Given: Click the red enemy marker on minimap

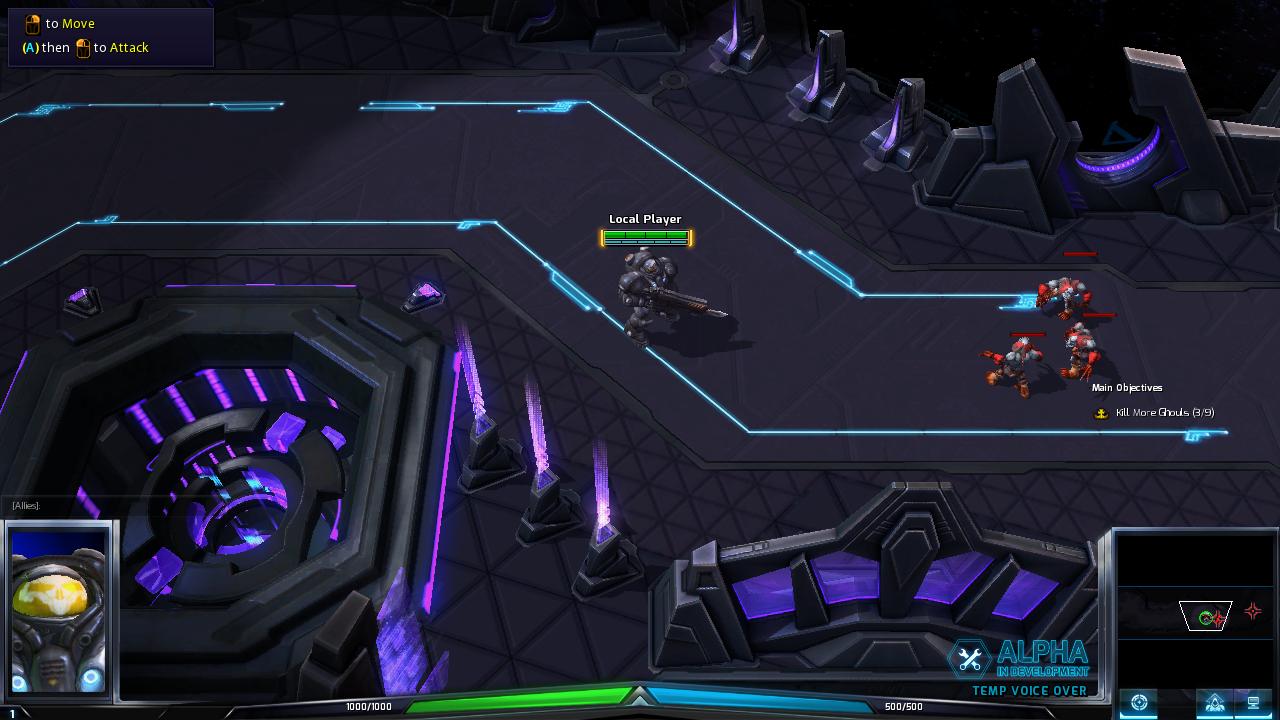Looking at the screenshot, I should point(1252,612).
